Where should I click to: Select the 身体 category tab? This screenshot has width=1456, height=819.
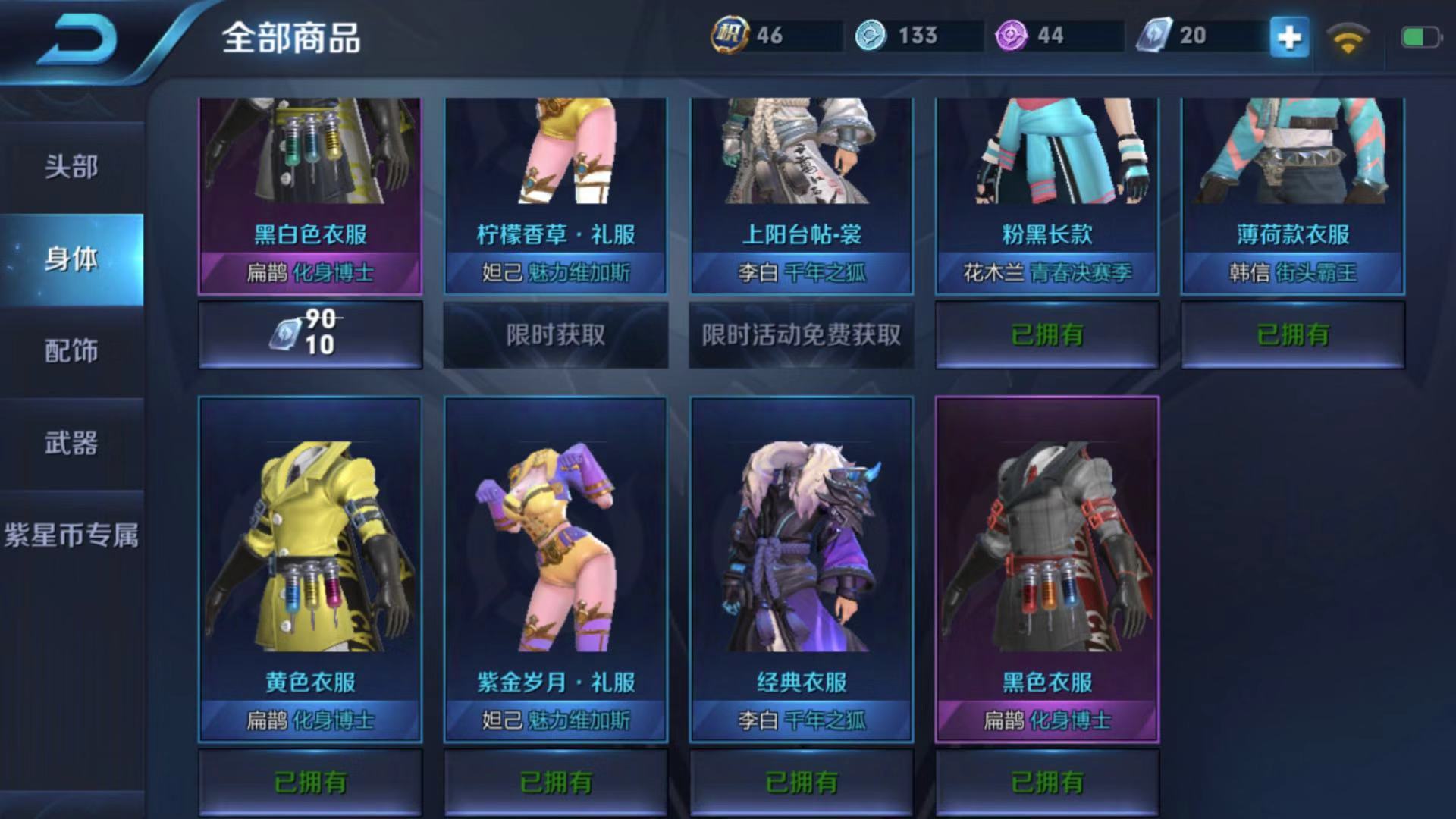[71, 259]
